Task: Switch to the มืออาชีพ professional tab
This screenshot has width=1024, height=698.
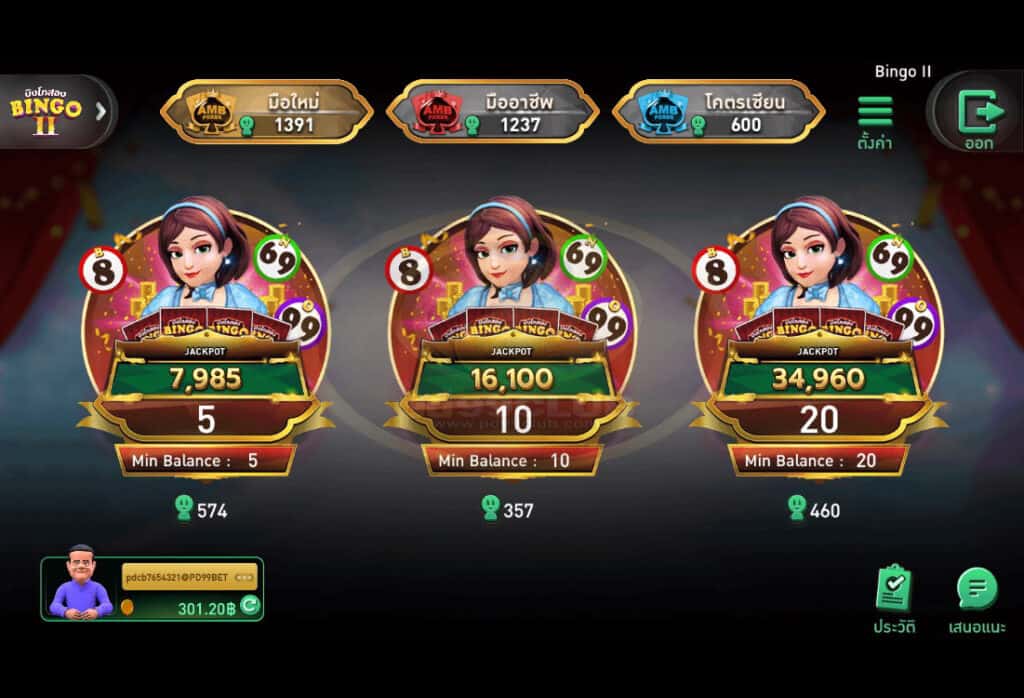Action: click(492, 111)
